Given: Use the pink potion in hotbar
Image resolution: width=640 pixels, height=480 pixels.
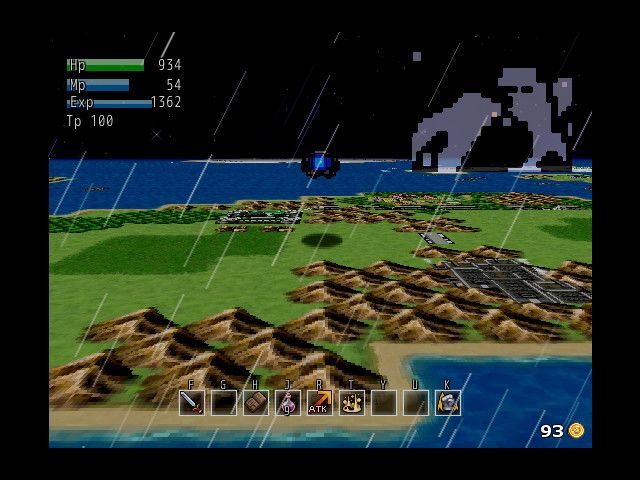Looking at the screenshot, I should [x=288, y=403].
